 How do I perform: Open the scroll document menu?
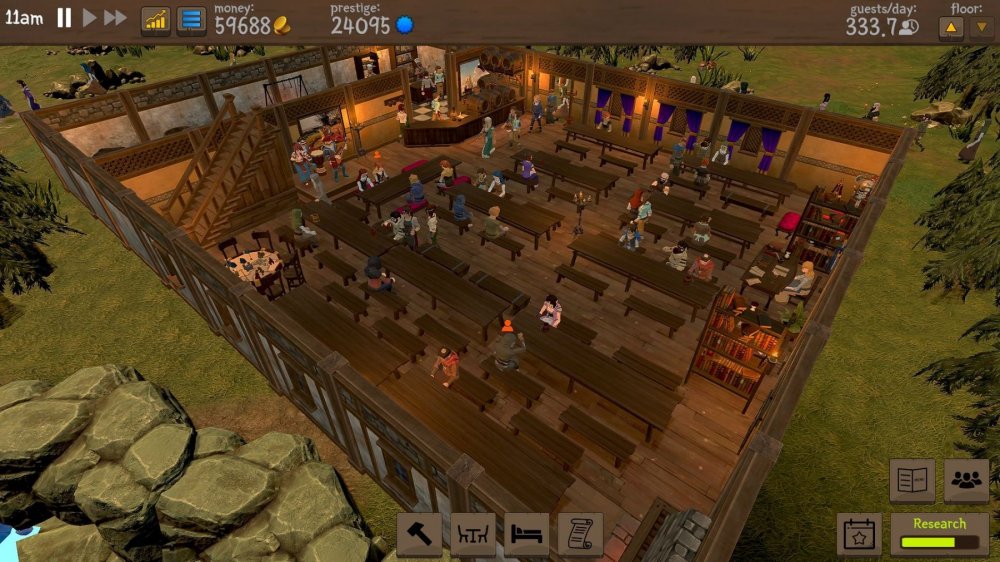(580, 533)
